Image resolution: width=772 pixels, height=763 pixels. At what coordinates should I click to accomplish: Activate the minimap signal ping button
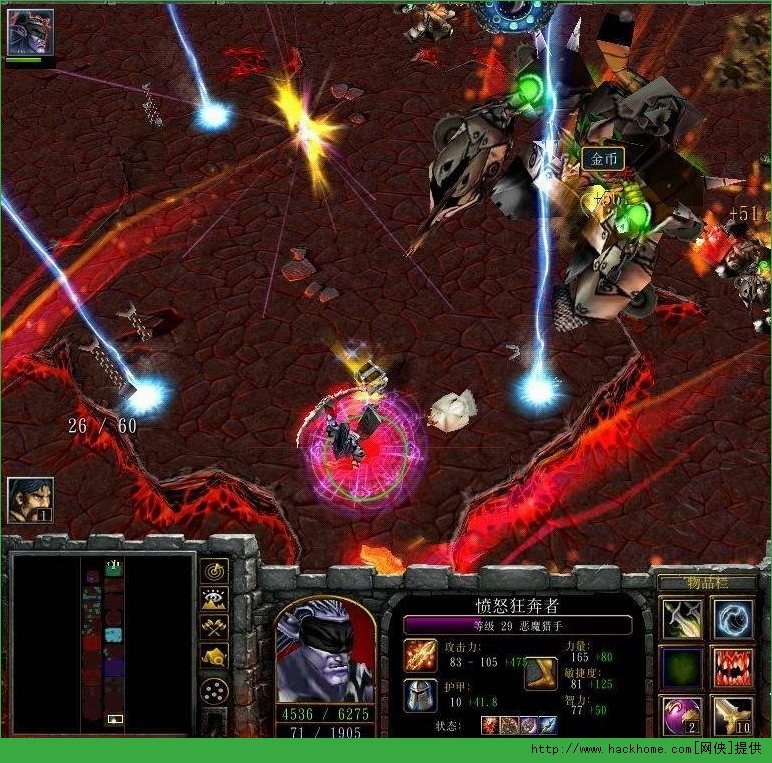coord(214,571)
